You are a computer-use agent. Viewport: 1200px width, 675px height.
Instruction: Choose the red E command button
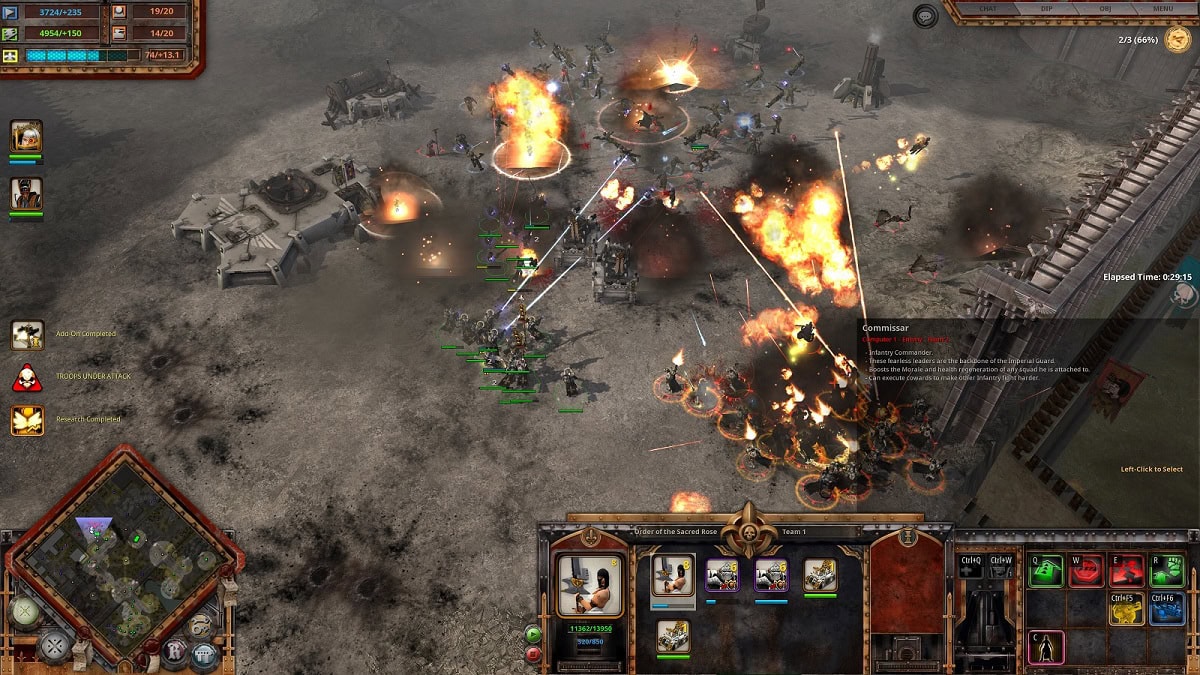coord(1127,571)
